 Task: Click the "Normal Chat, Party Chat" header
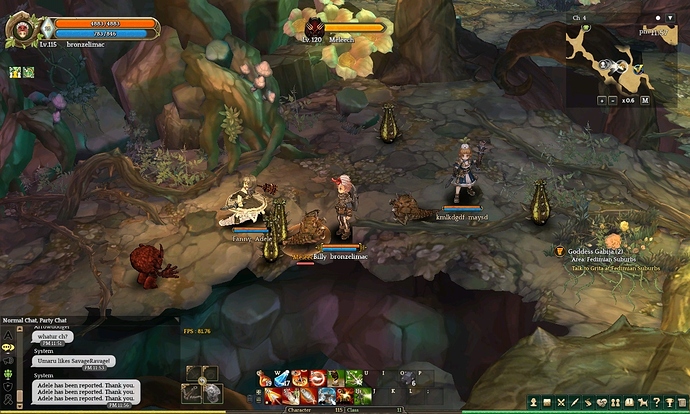[32, 320]
